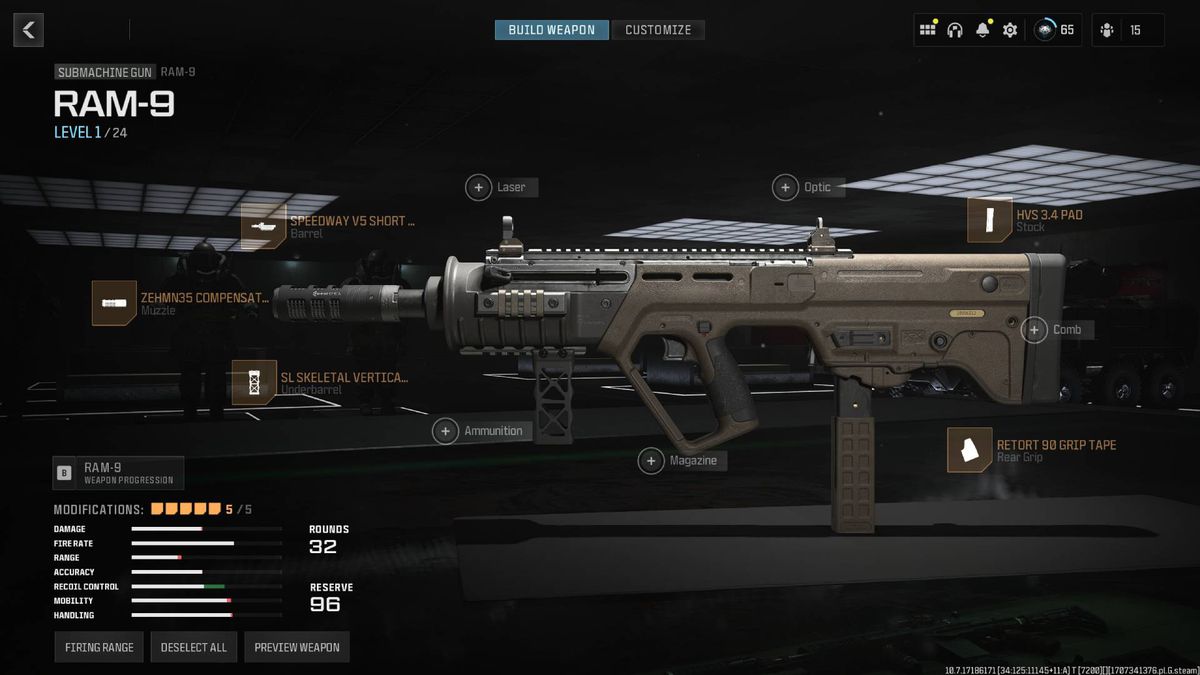Open the notifications bell
Image resolution: width=1200 pixels, height=675 pixels.
982,30
